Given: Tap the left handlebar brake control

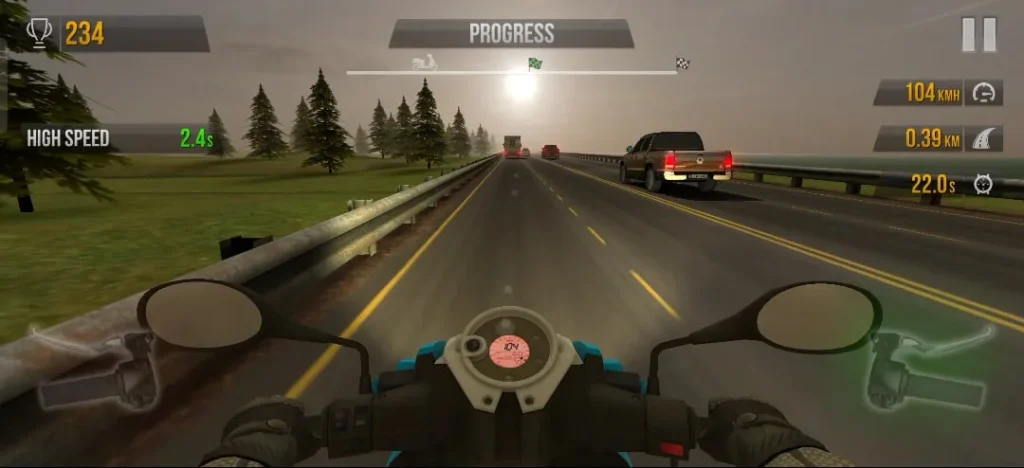Looking at the screenshot, I should coord(95,368).
